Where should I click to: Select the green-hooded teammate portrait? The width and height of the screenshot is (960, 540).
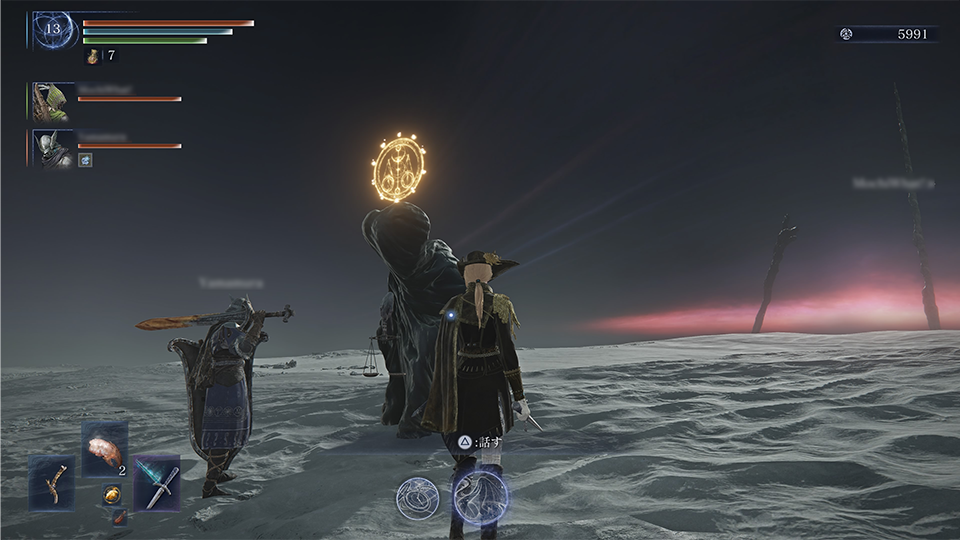(x=52, y=102)
